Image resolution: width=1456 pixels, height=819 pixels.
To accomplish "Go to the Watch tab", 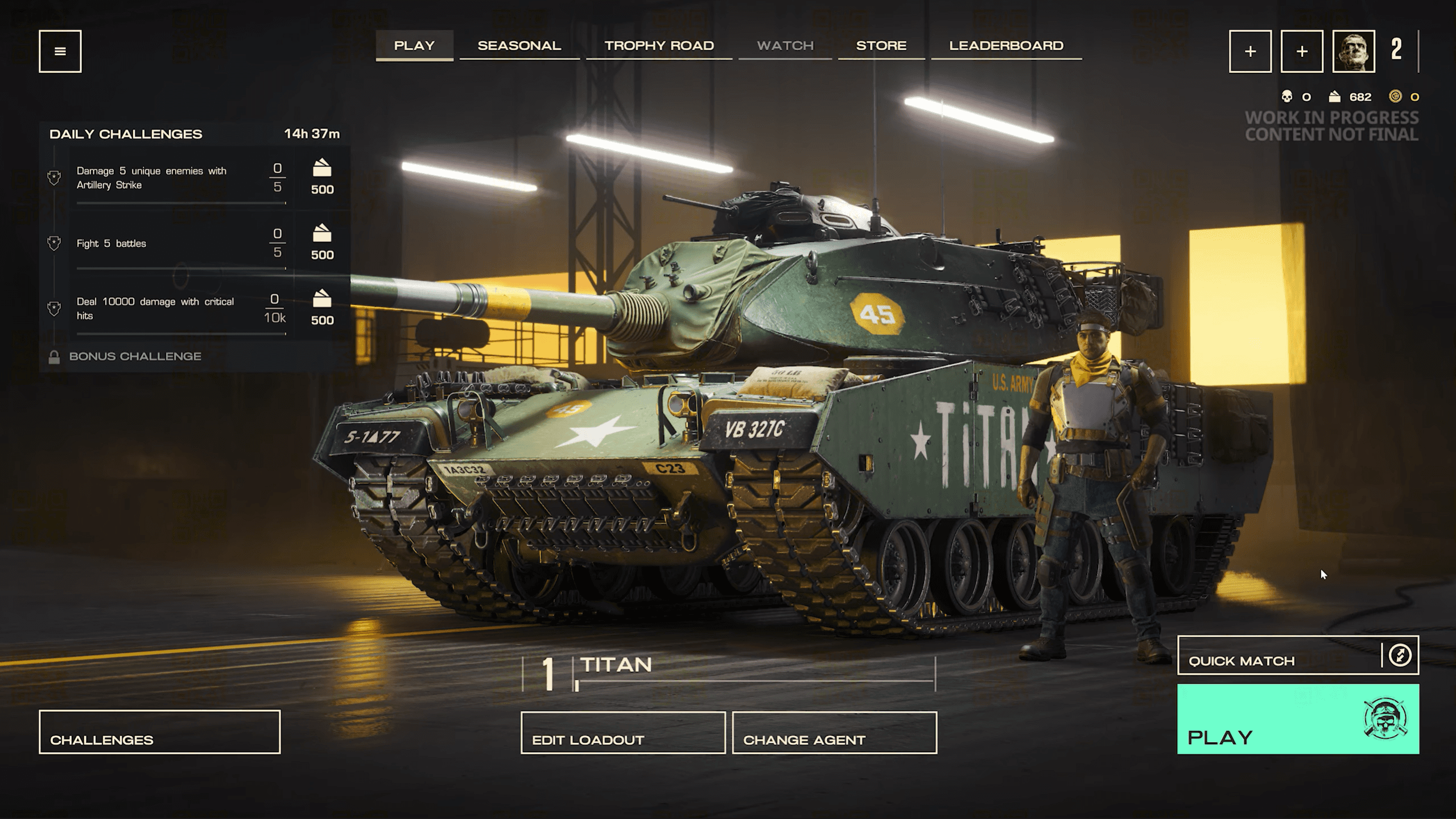I will 785,46.
